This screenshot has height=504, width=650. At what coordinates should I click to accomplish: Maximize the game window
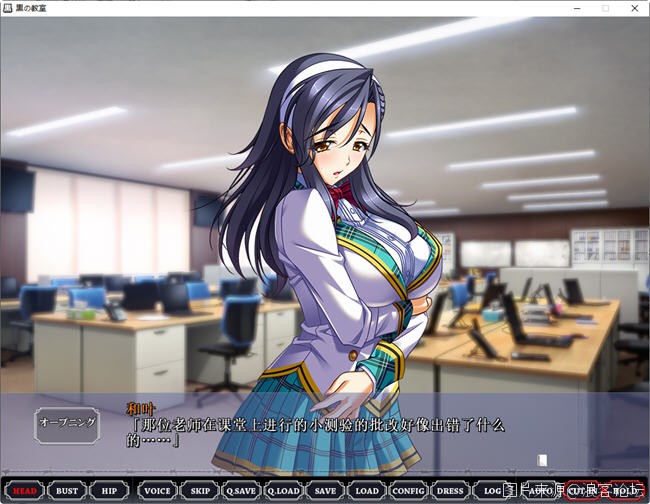[604, 8]
